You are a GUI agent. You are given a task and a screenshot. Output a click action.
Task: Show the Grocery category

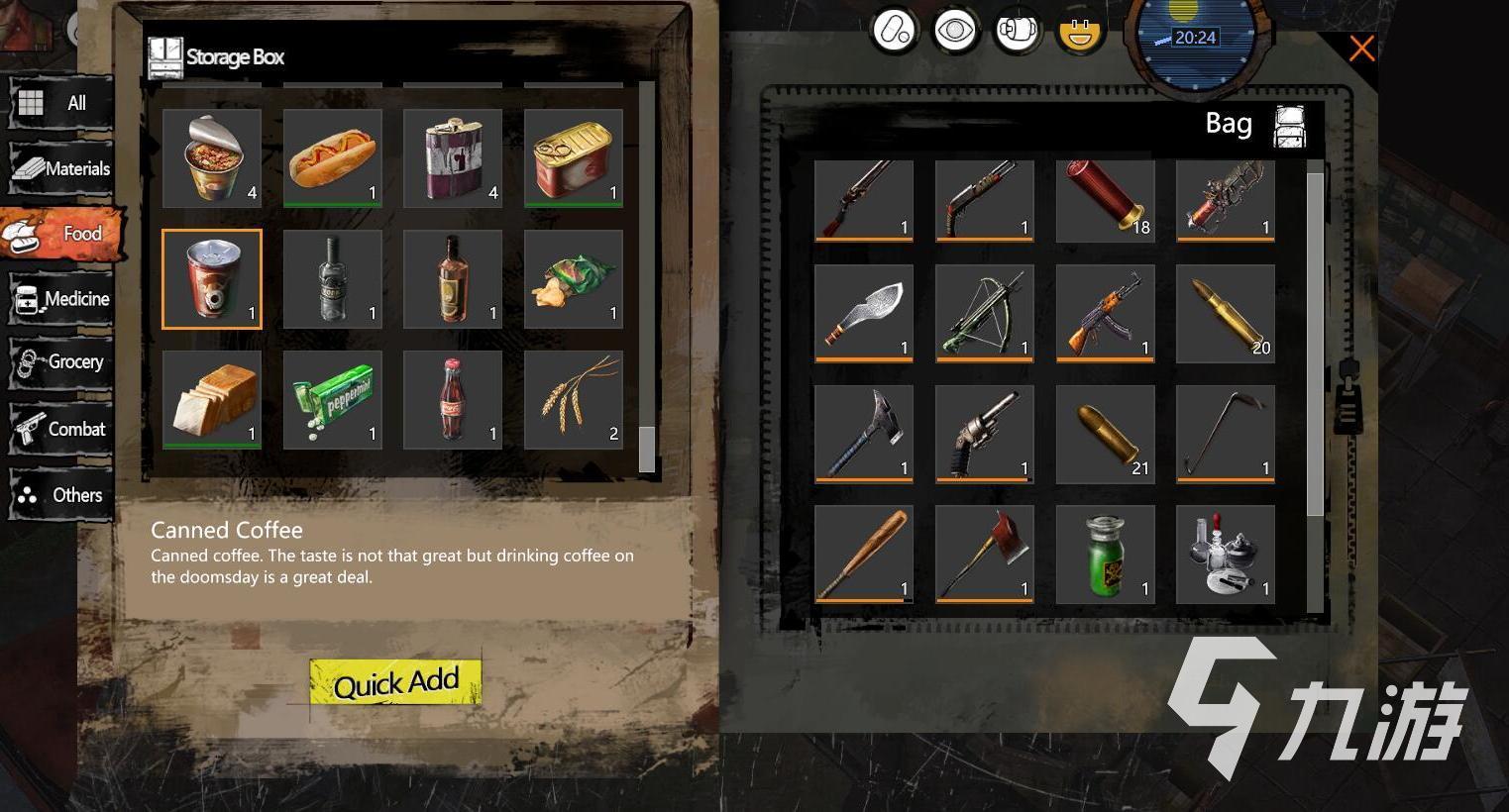pyautogui.click(x=60, y=362)
